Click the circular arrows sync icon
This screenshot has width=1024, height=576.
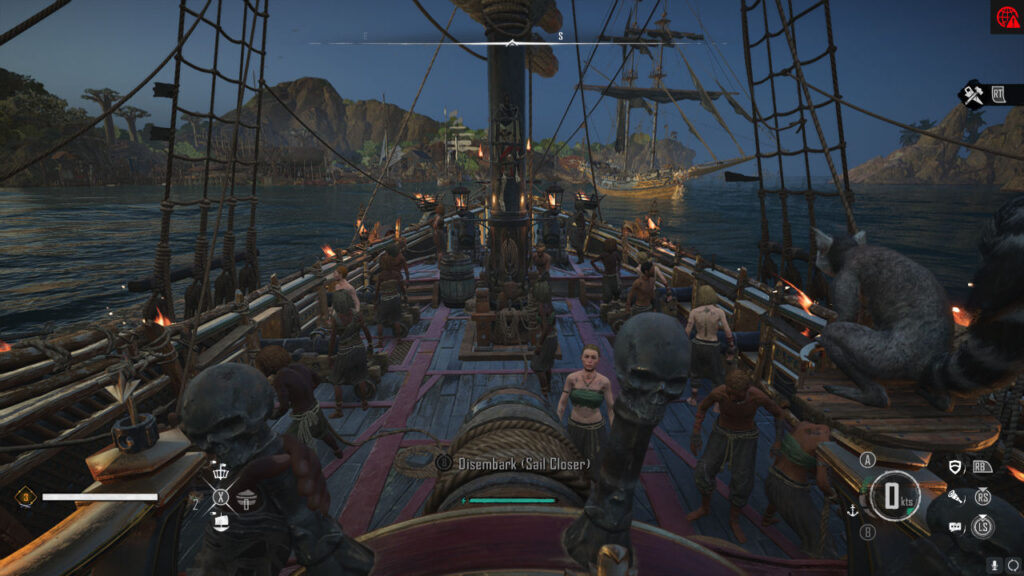point(1011,565)
